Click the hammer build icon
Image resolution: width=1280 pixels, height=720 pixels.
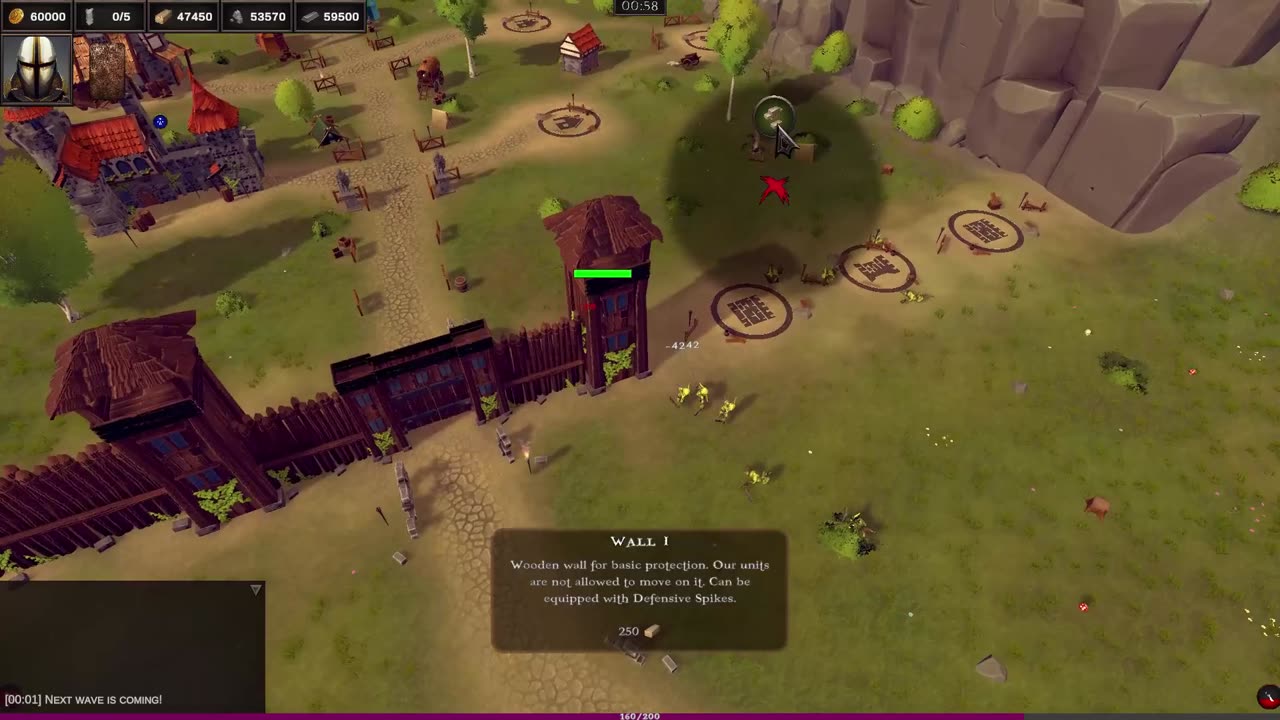[771, 116]
